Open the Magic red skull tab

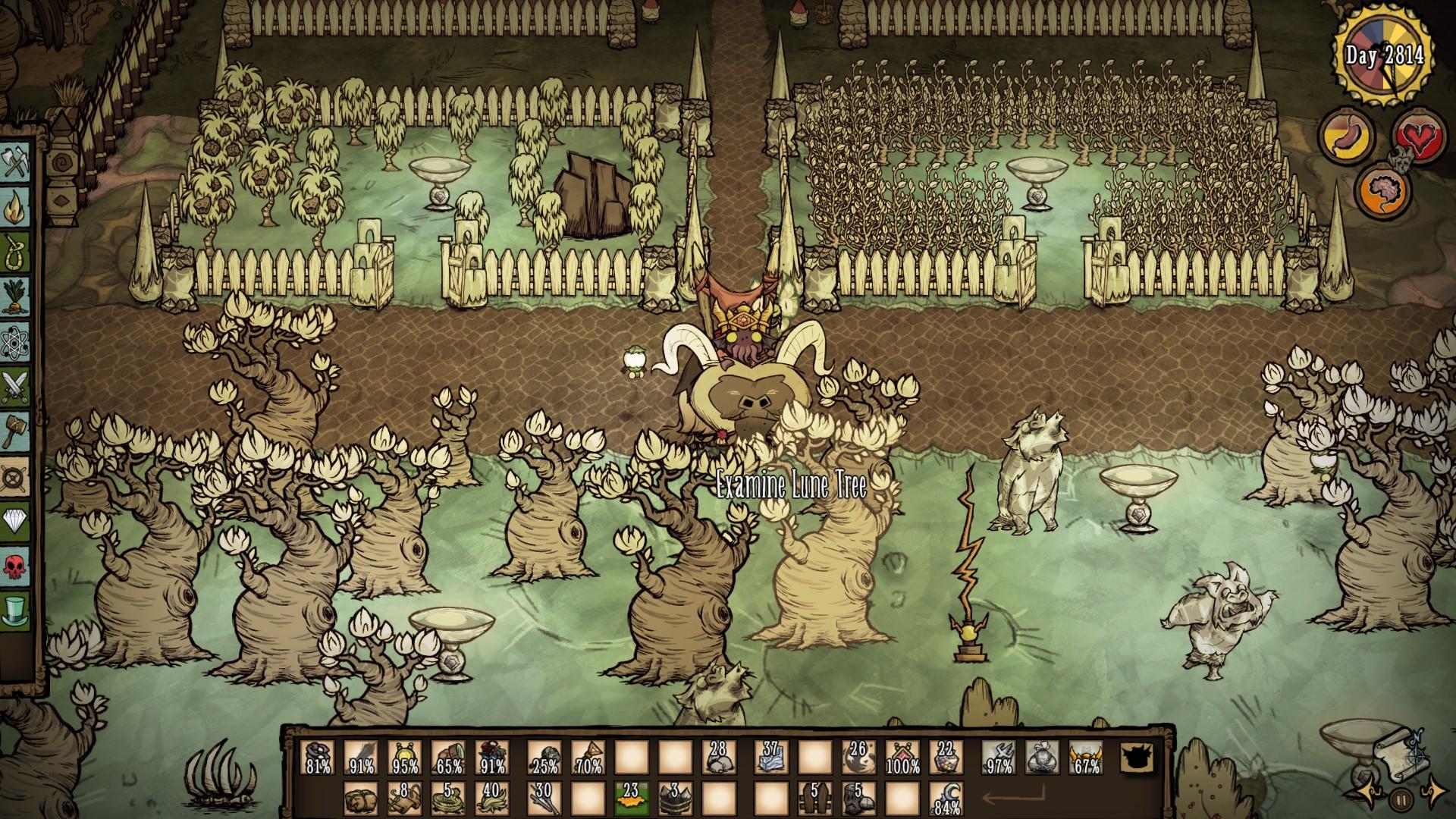(x=15, y=565)
